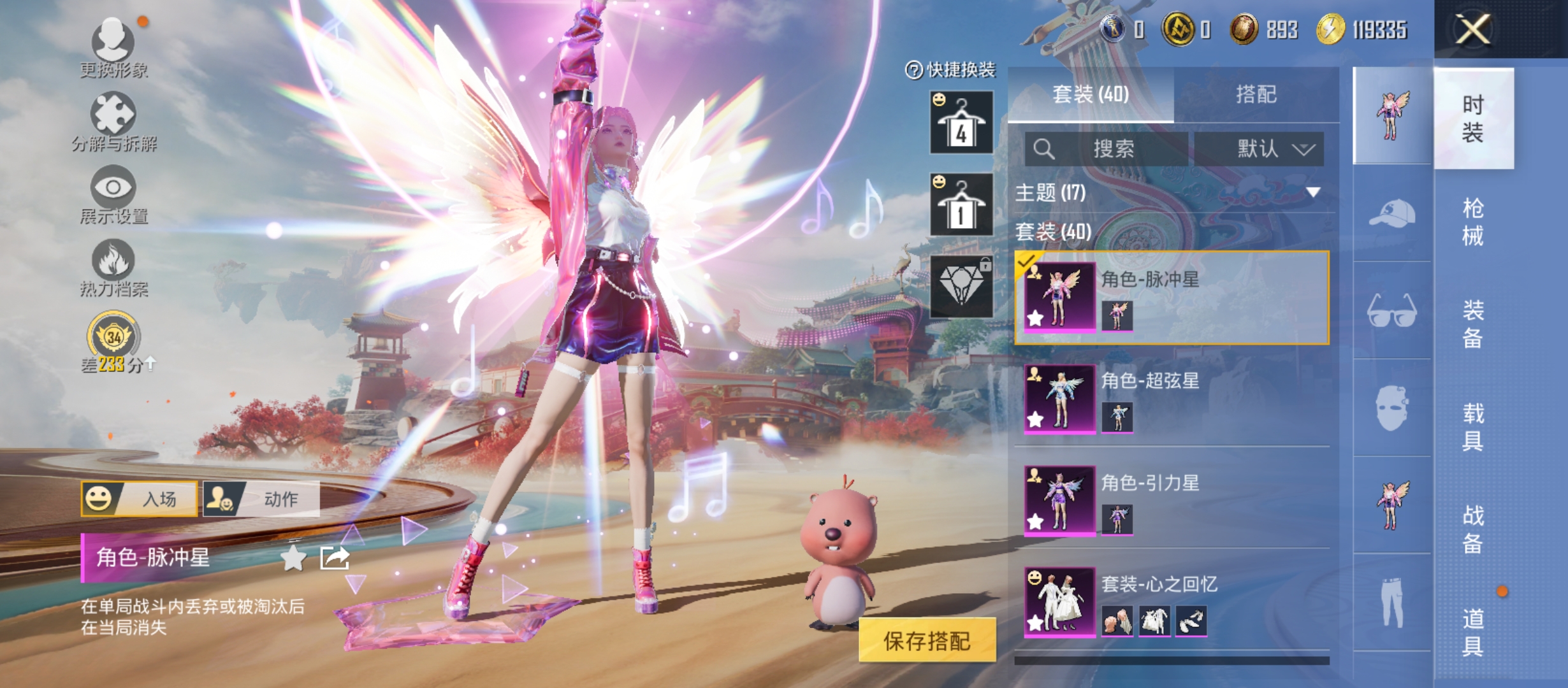Open 分解与拆解 dismantle menu
1568x688 pixels.
[x=113, y=122]
